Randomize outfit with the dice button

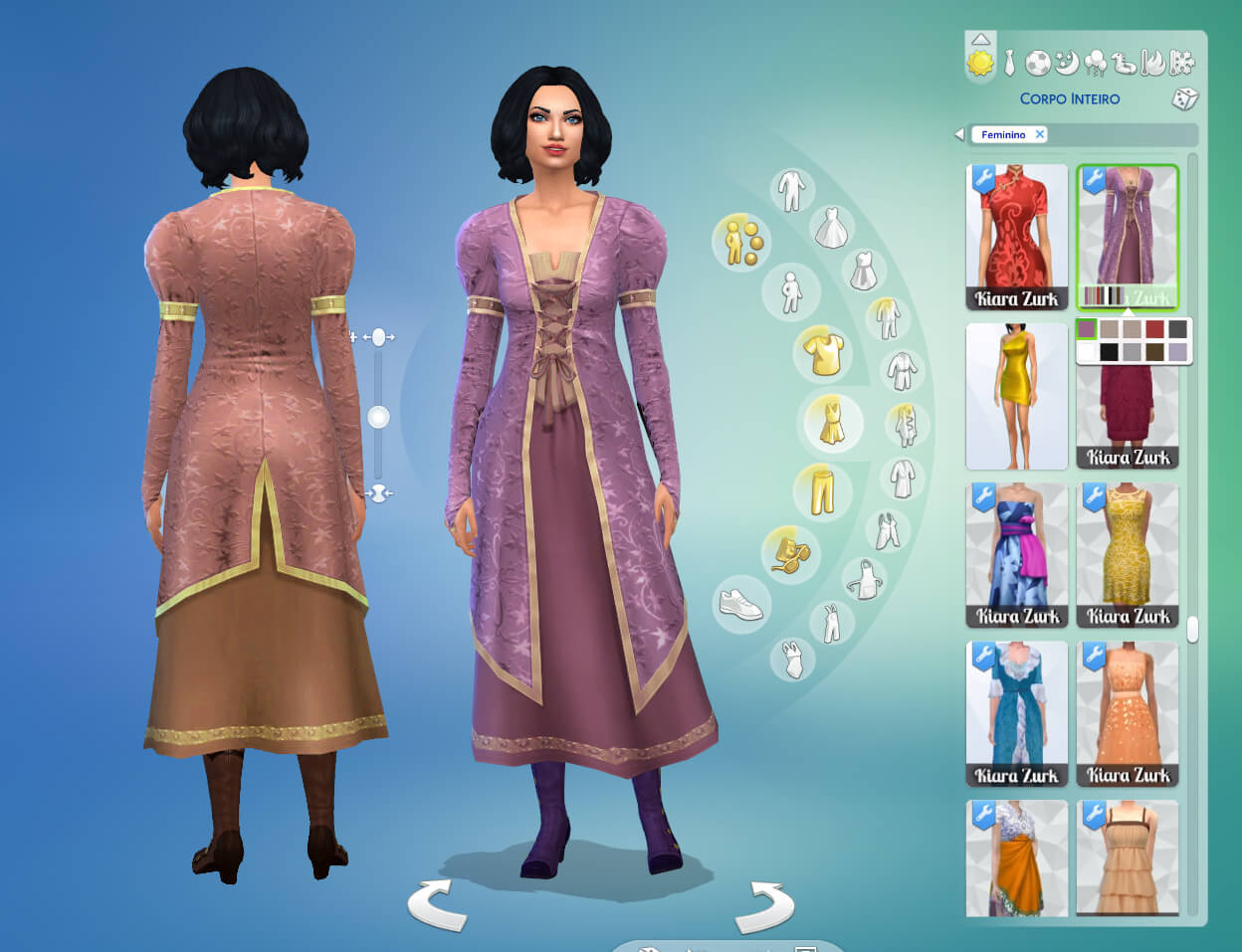click(x=1184, y=98)
